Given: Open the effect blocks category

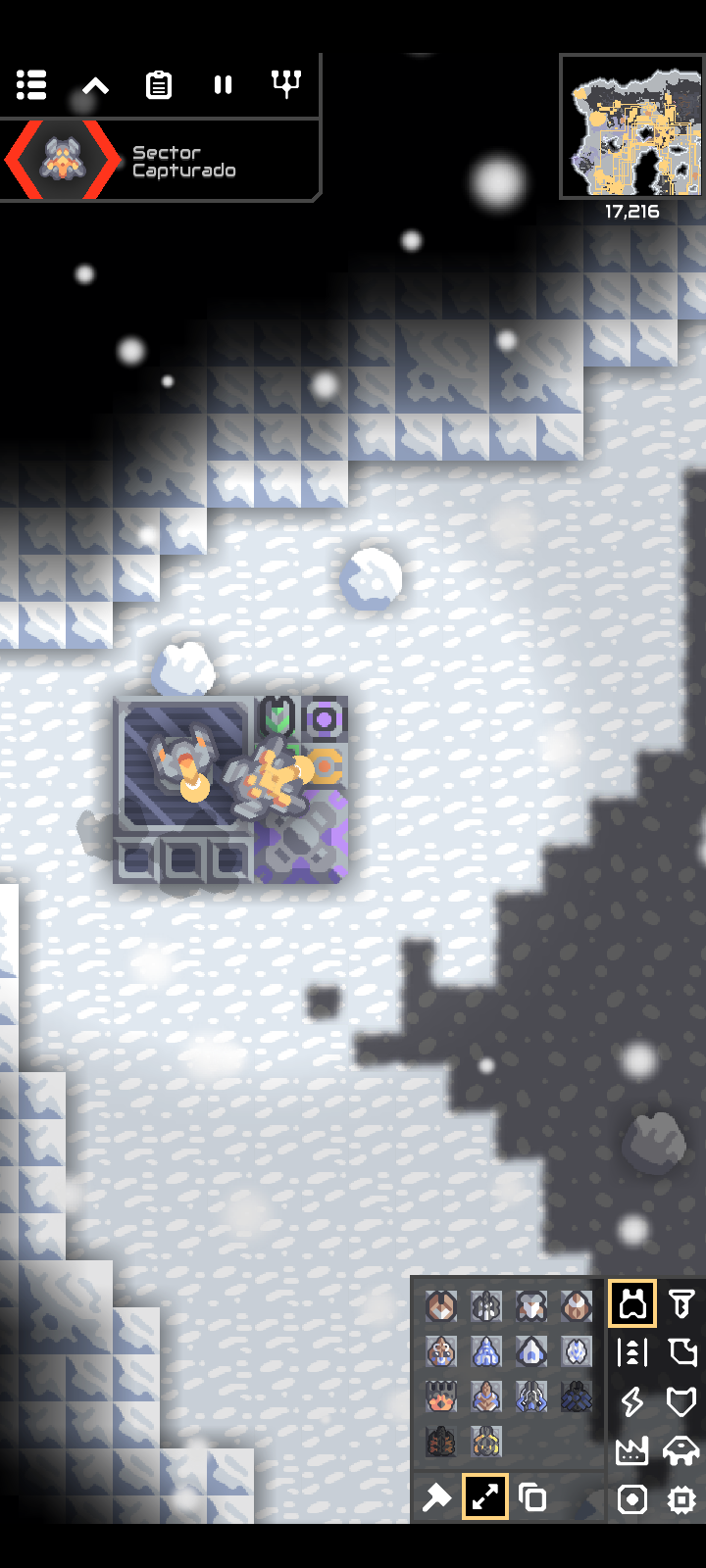Looking at the screenshot, I should coord(632,1499).
